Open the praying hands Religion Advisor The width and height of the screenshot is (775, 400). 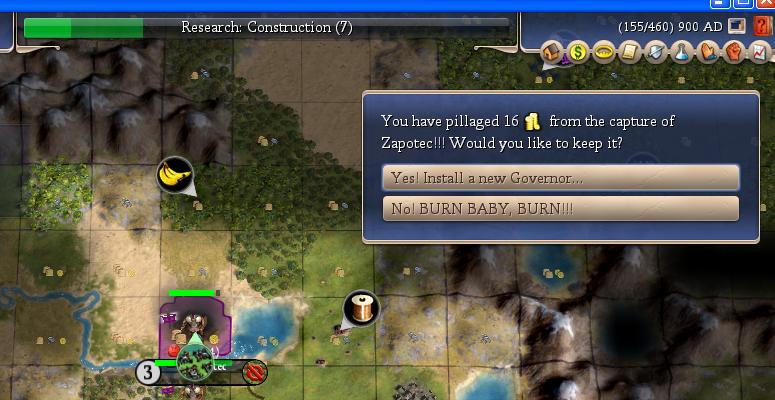tap(708, 52)
